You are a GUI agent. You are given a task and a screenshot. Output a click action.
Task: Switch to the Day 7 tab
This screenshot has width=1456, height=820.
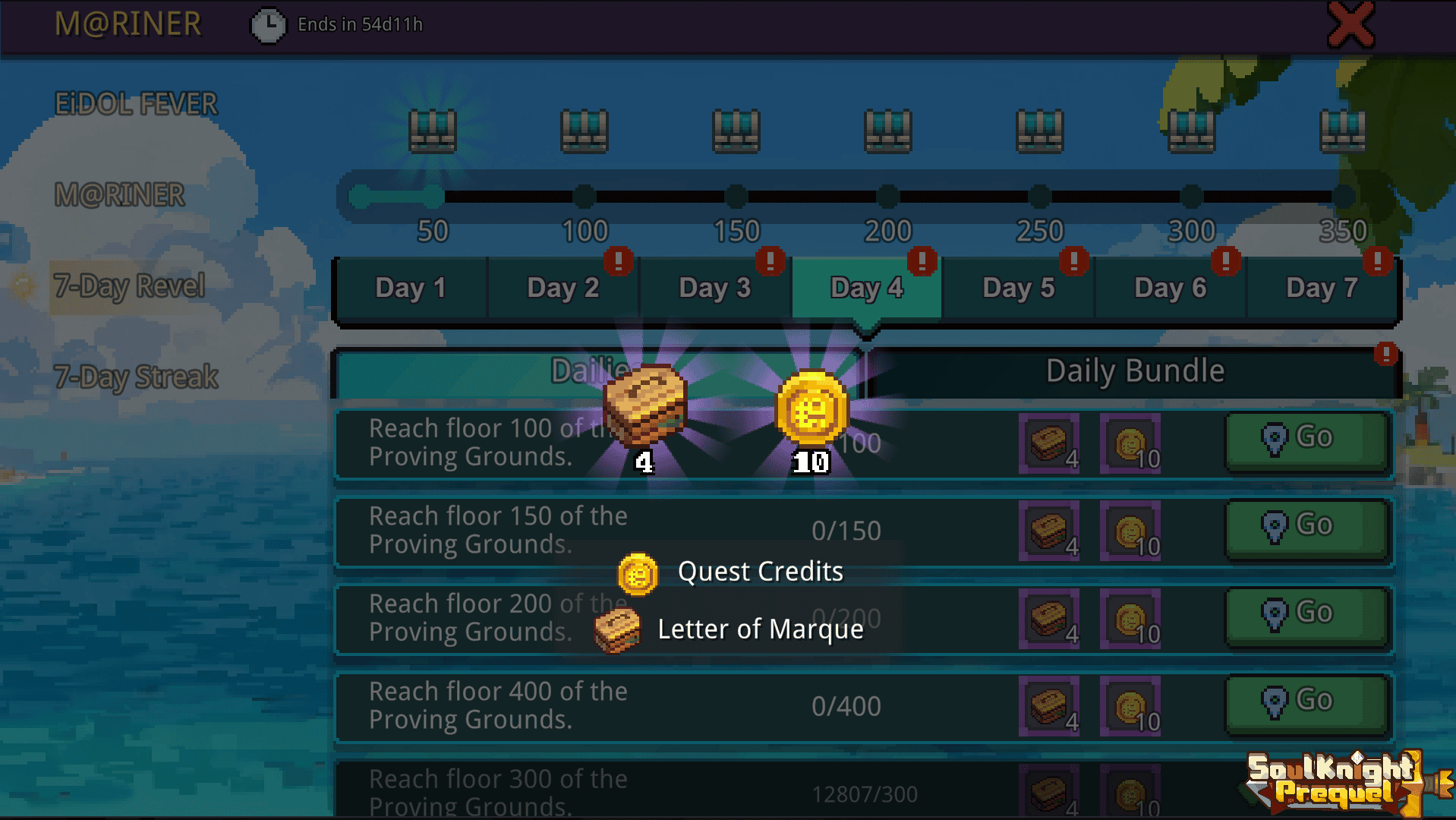point(1322,288)
